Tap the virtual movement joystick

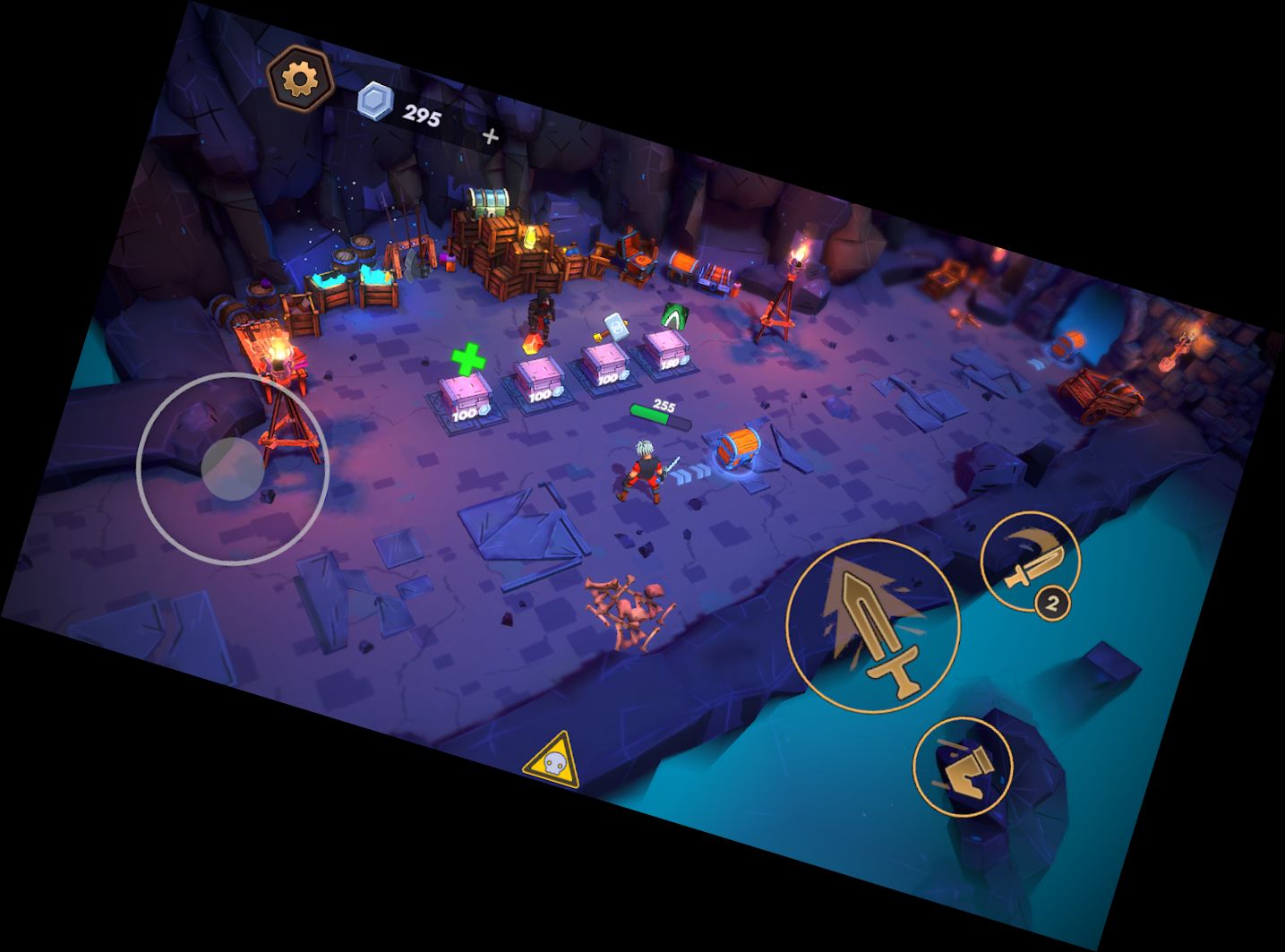tap(233, 468)
